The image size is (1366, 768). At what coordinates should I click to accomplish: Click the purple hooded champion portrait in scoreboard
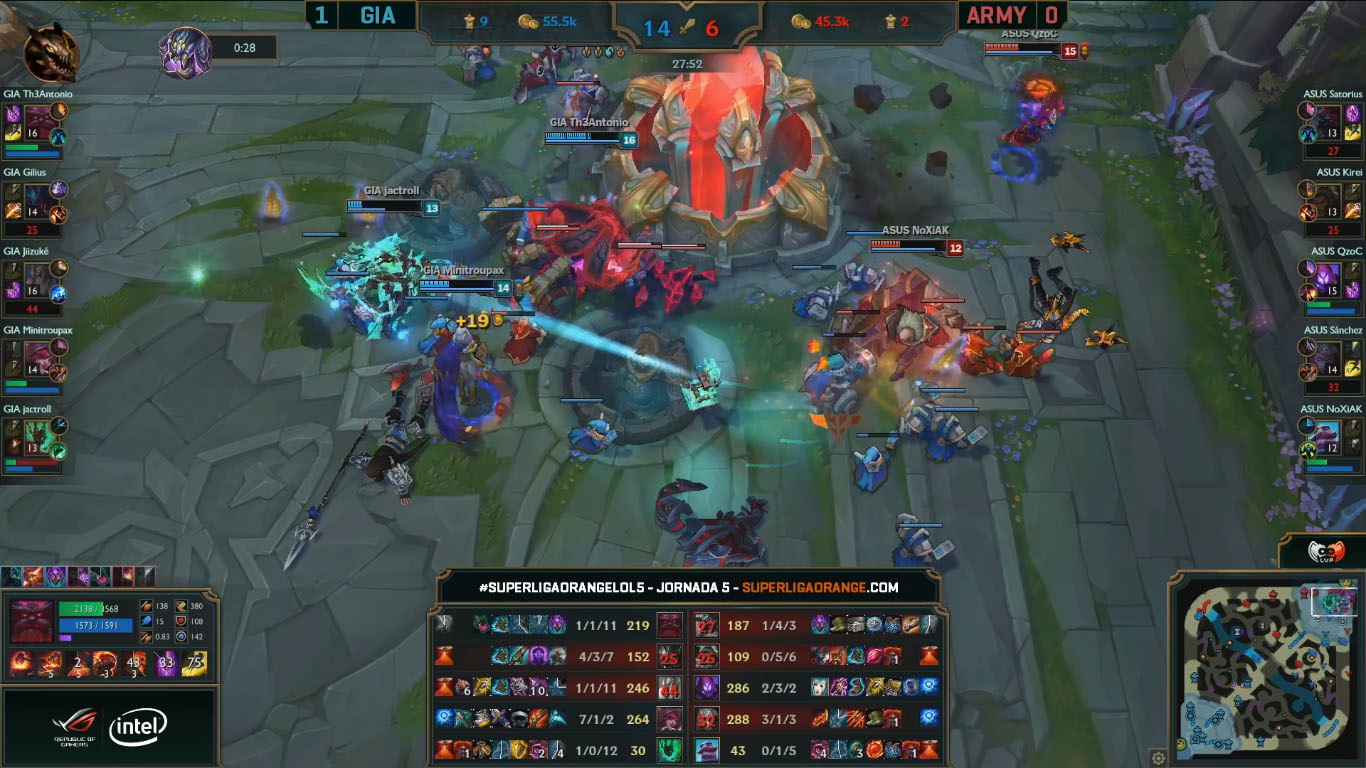pyautogui.click(x=707, y=688)
